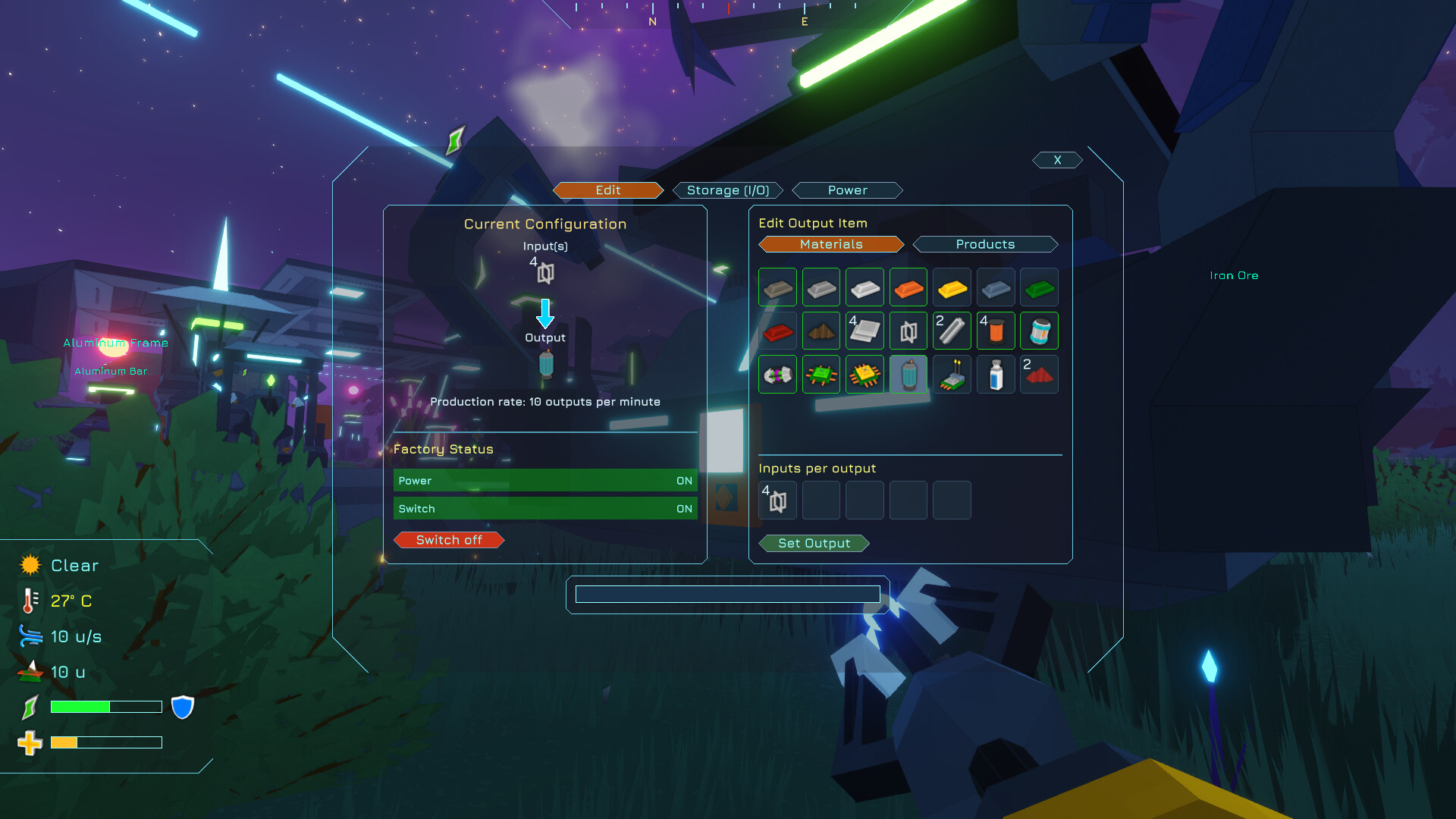This screenshot has width=1456, height=819.
Task: Open the Storage (I/O) tab
Action: pyautogui.click(x=727, y=190)
